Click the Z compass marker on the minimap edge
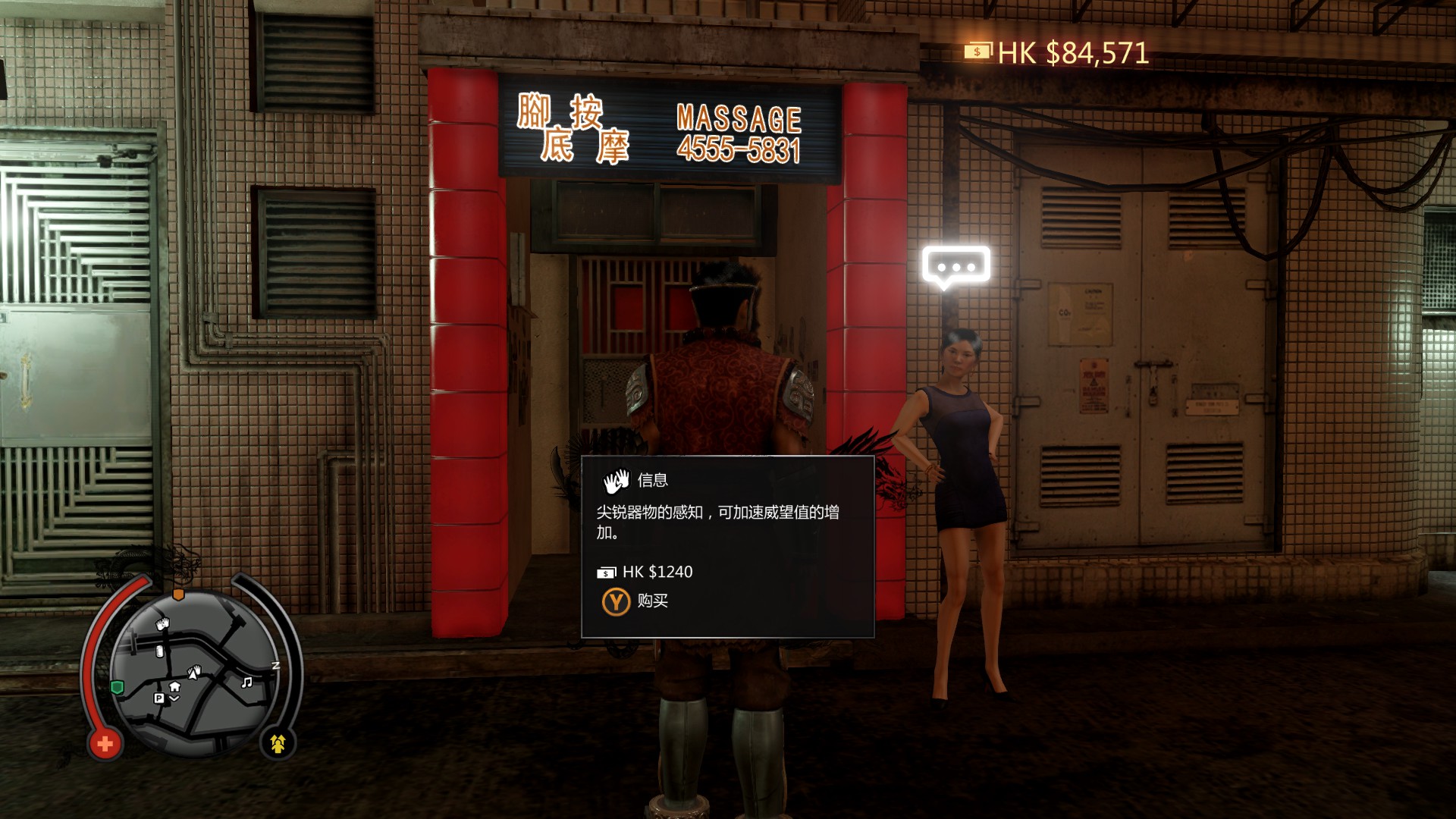The height and width of the screenshot is (819, 1456). [275, 666]
